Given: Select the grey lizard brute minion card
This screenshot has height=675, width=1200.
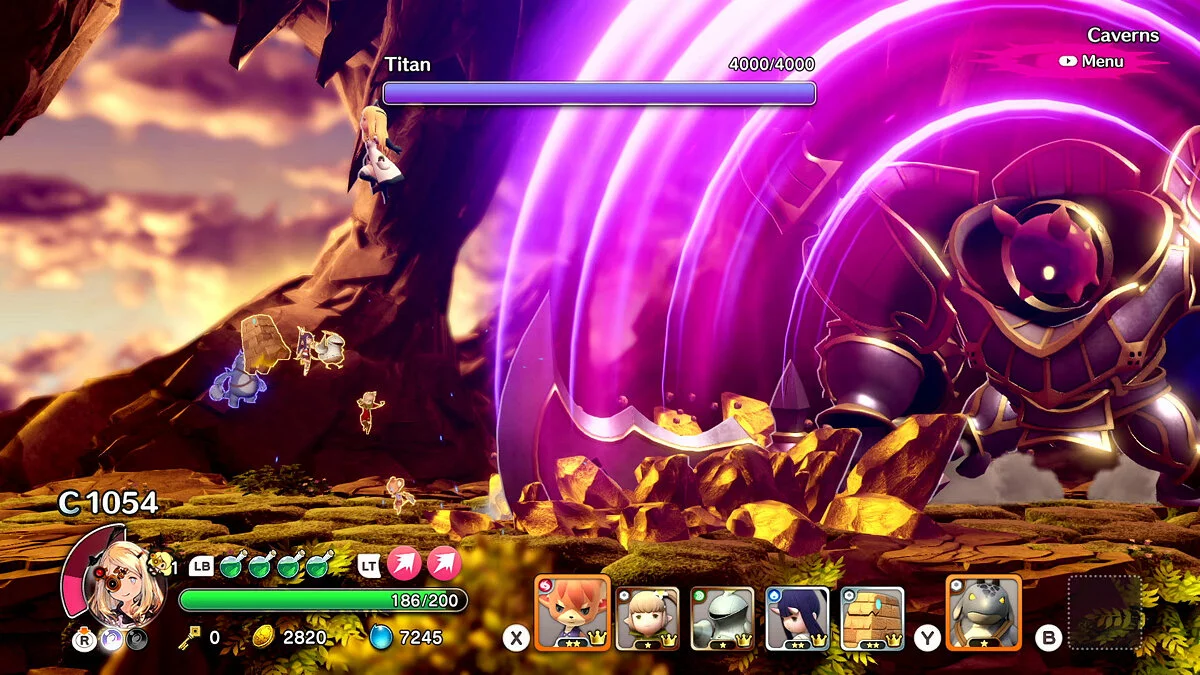Looking at the screenshot, I should (983, 612).
